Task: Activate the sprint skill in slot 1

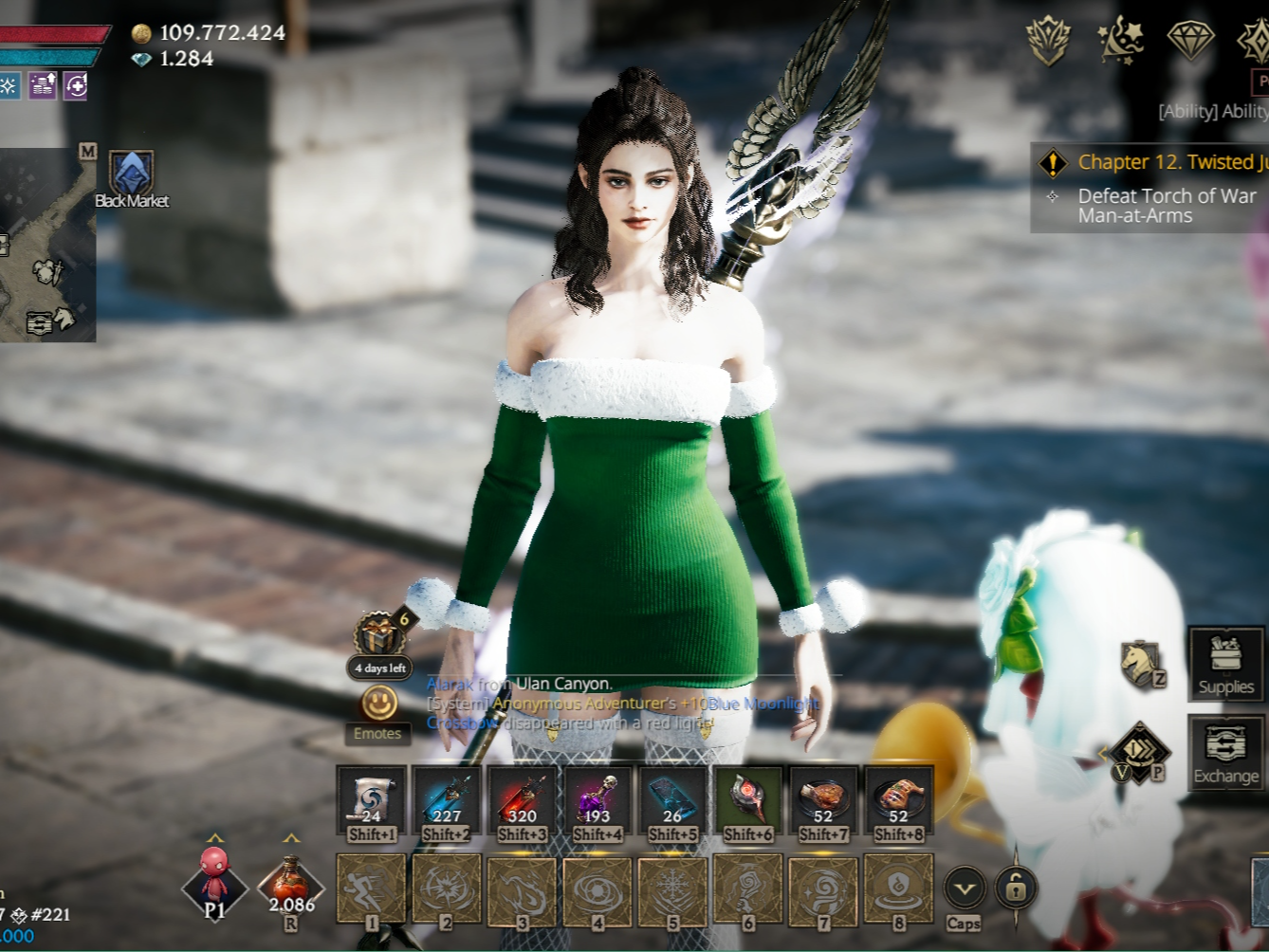Action: (371, 888)
